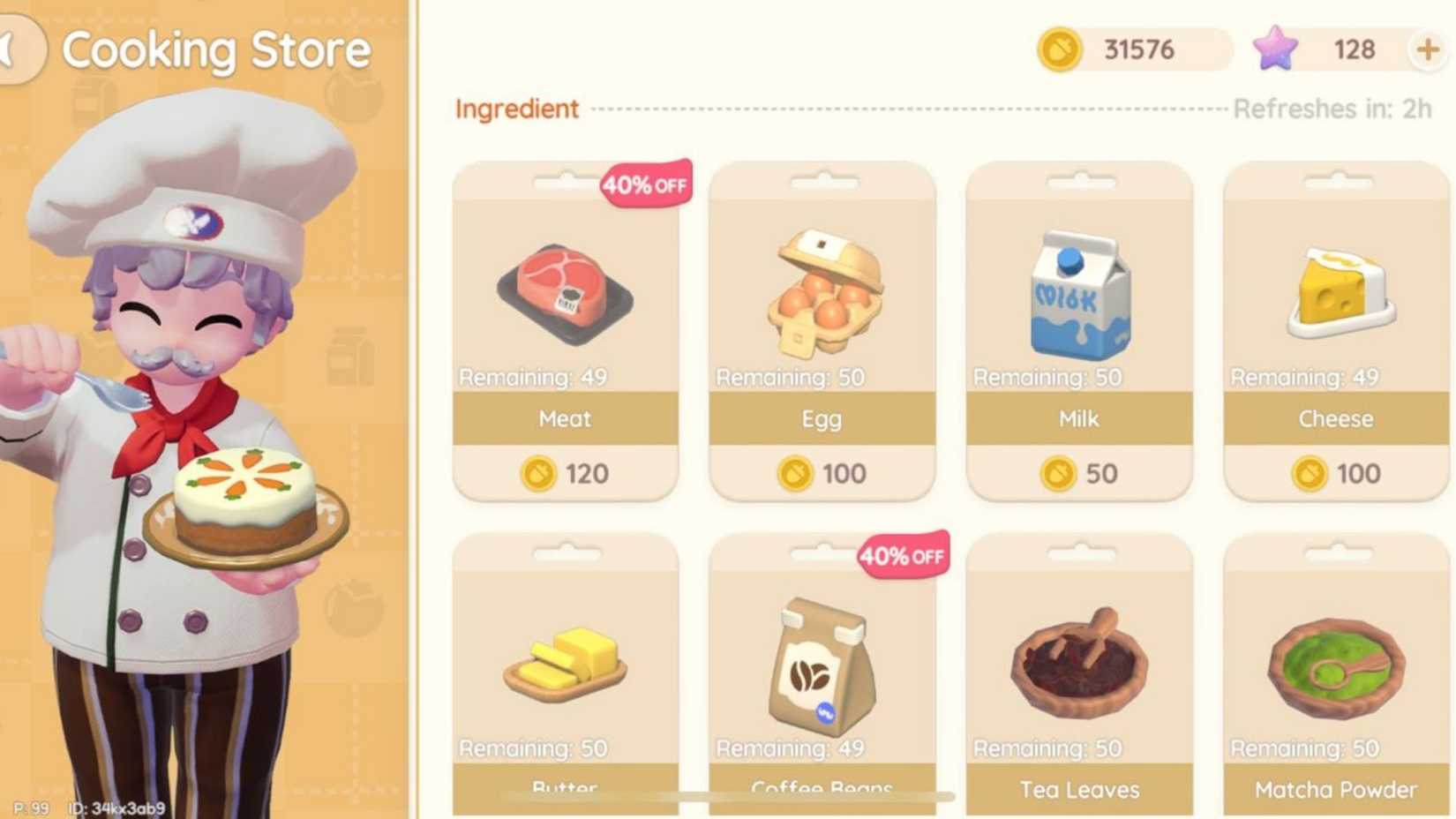Expand the currency top-up panel
The image size is (1456, 819).
click(x=1428, y=49)
